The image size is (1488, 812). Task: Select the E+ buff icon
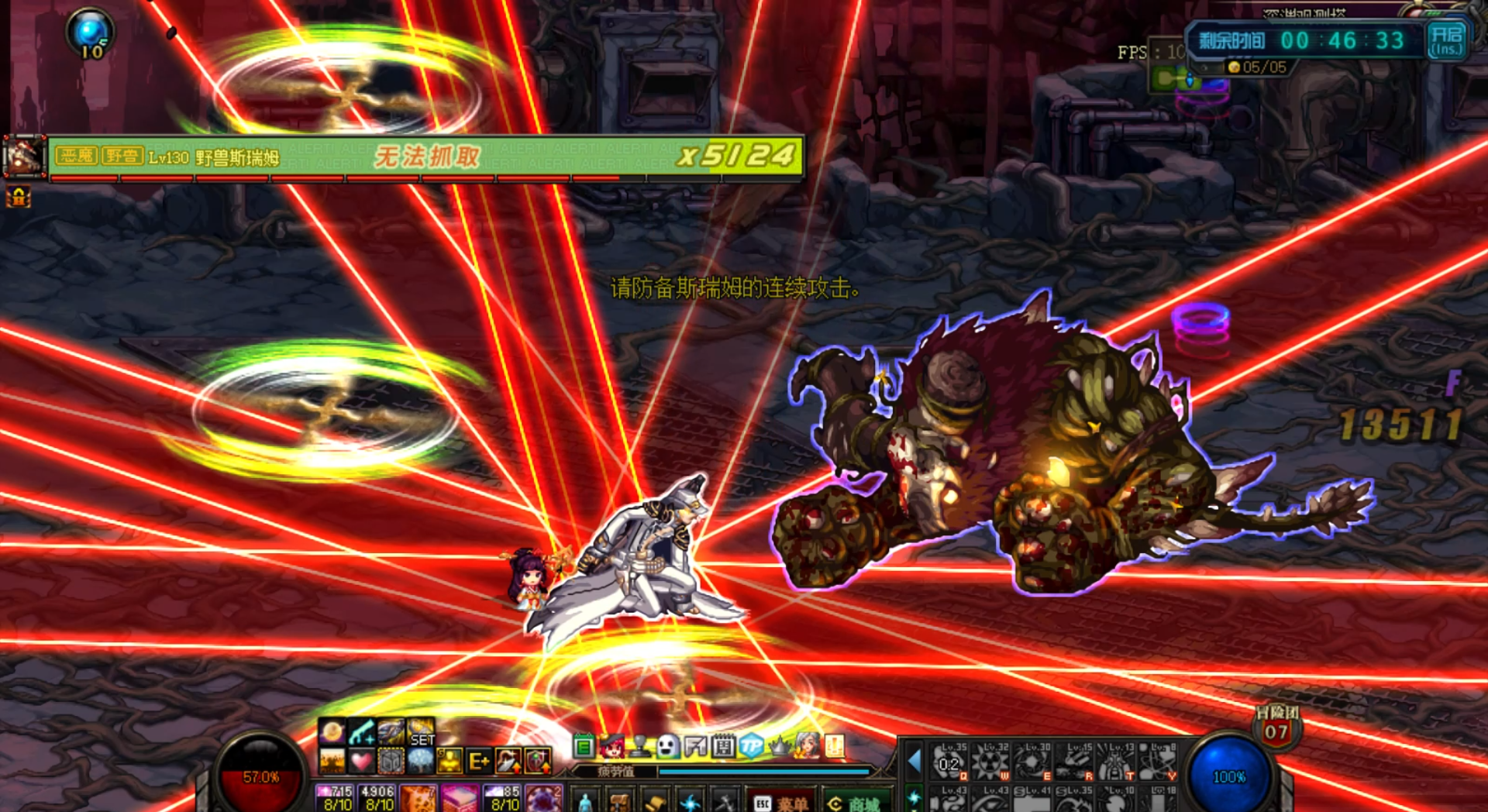coord(478,762)
